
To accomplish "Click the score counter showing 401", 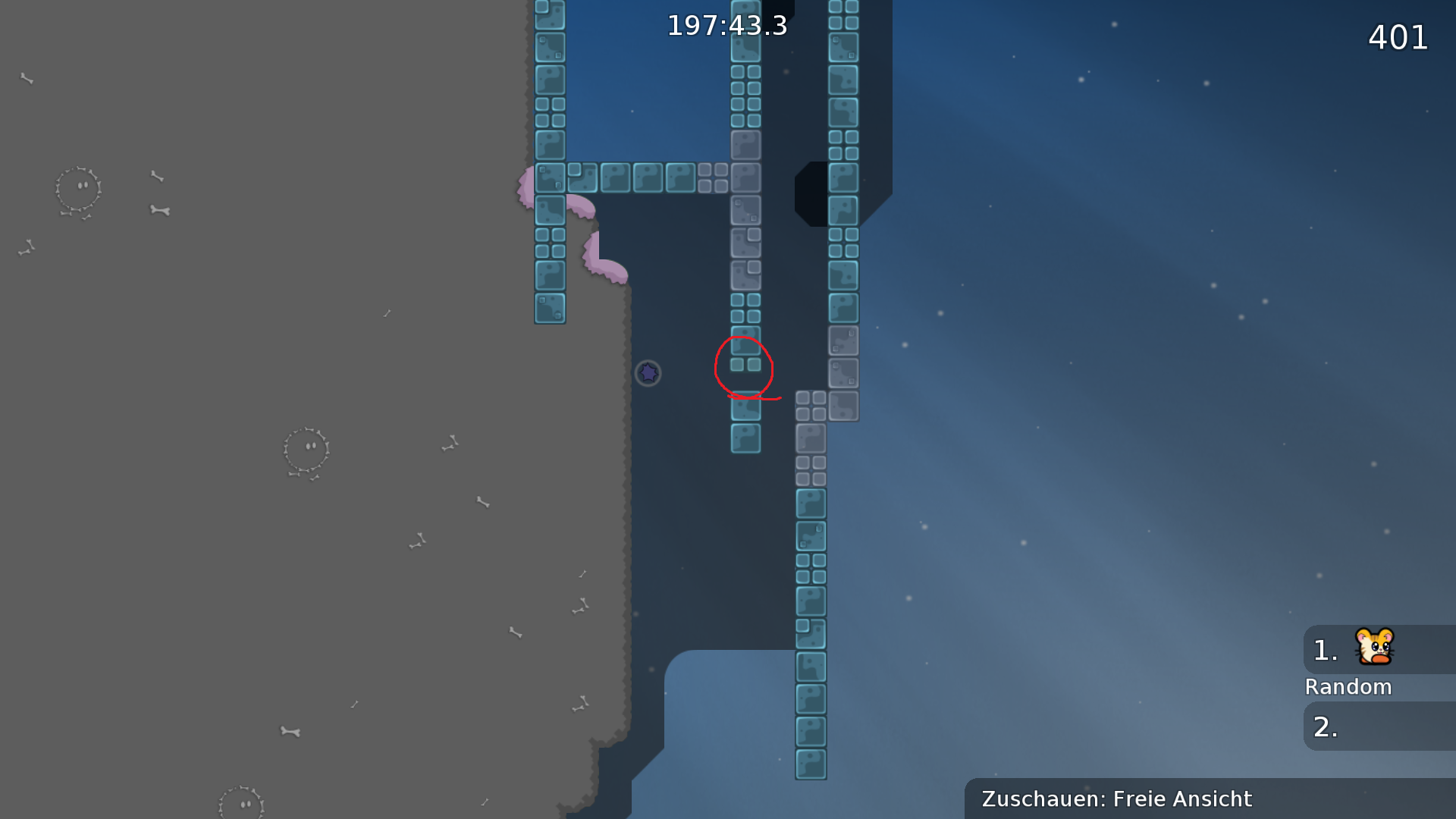I will (x=1398, y=38).
